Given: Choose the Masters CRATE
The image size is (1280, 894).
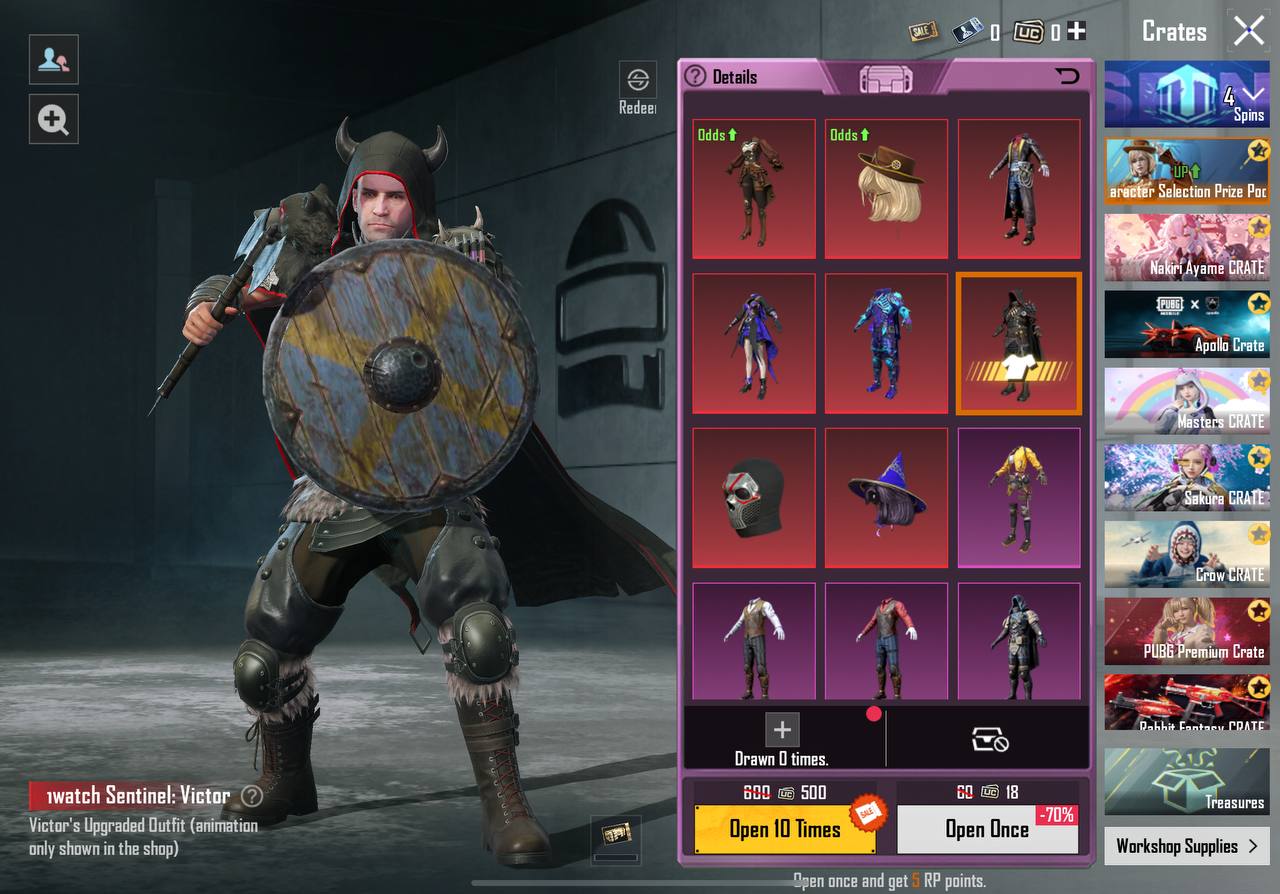Looking at the screenshot, I should coord(1186,400).
